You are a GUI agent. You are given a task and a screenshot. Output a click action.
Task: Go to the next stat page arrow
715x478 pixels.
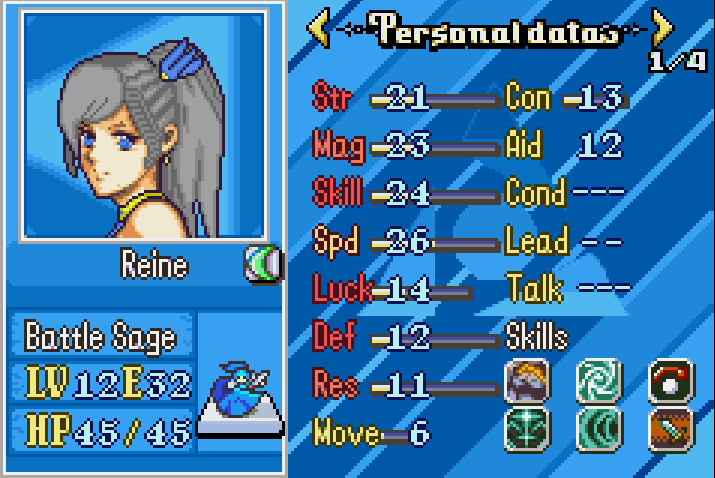point(661,28)
